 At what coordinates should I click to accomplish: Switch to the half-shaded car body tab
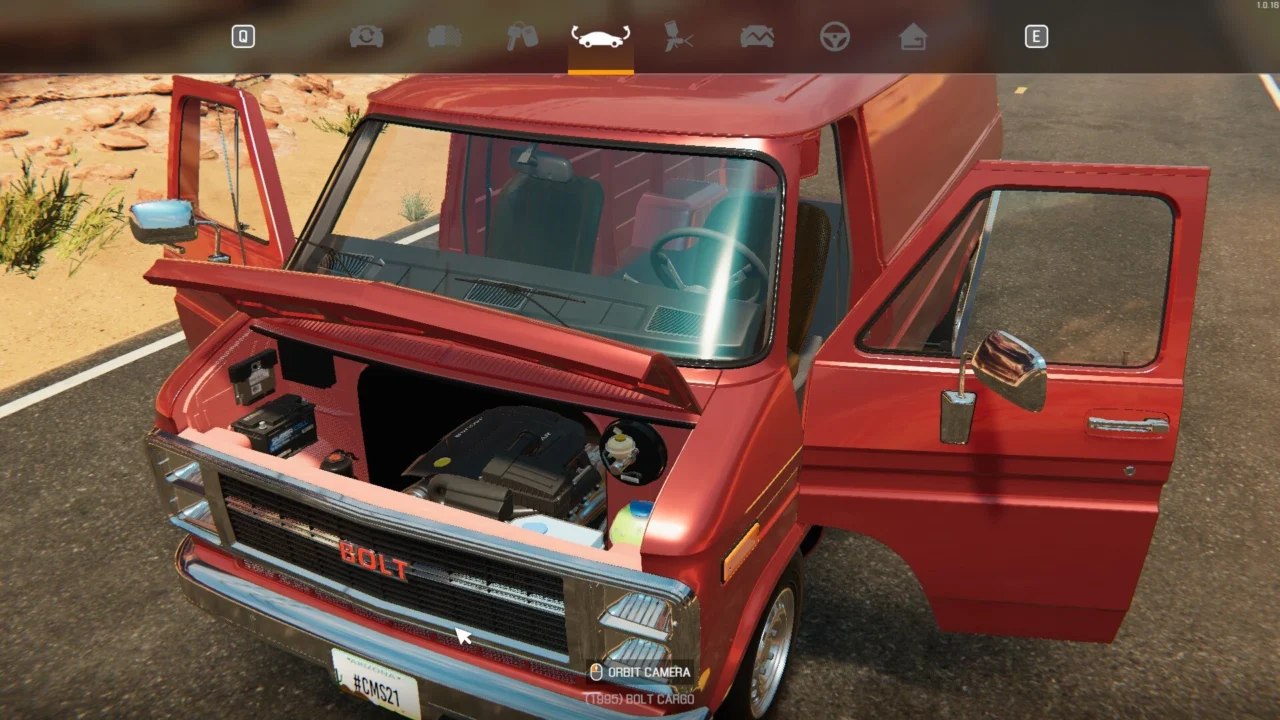pyautogui.click(x=444, y=37)
